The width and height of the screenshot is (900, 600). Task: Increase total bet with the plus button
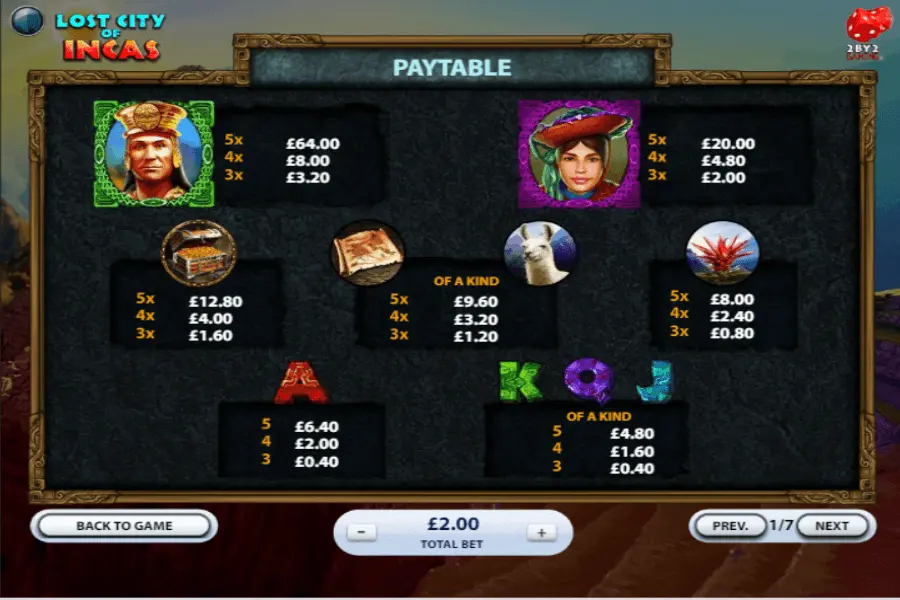(x=541, y=533)
